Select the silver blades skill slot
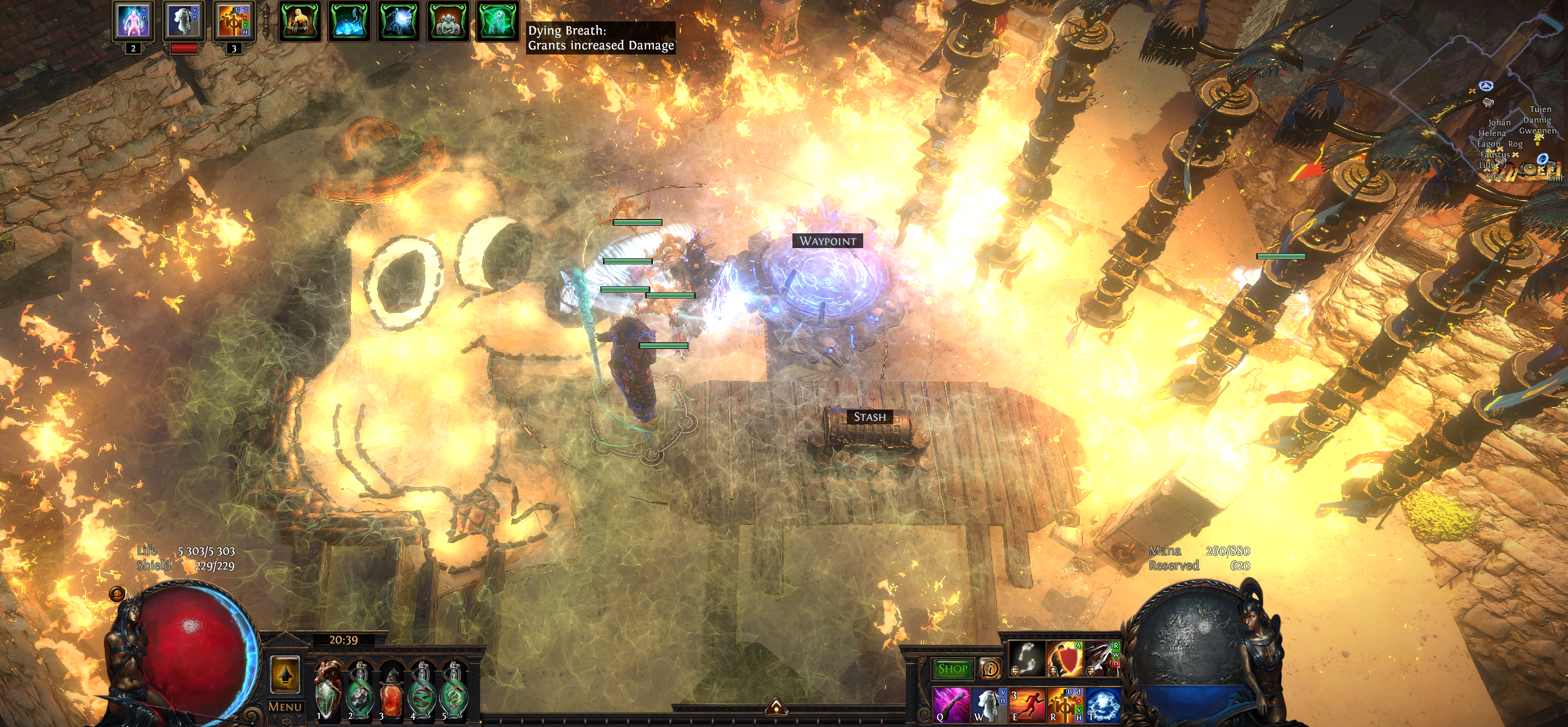1568x727 pixels. click(x=1101, y=659)
